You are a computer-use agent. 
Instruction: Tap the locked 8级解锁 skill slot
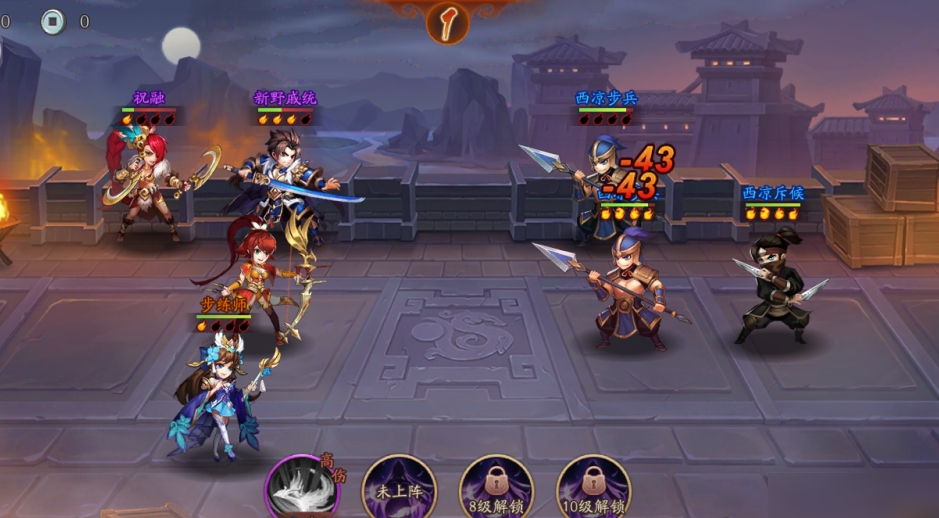click(x=495, y=487)
